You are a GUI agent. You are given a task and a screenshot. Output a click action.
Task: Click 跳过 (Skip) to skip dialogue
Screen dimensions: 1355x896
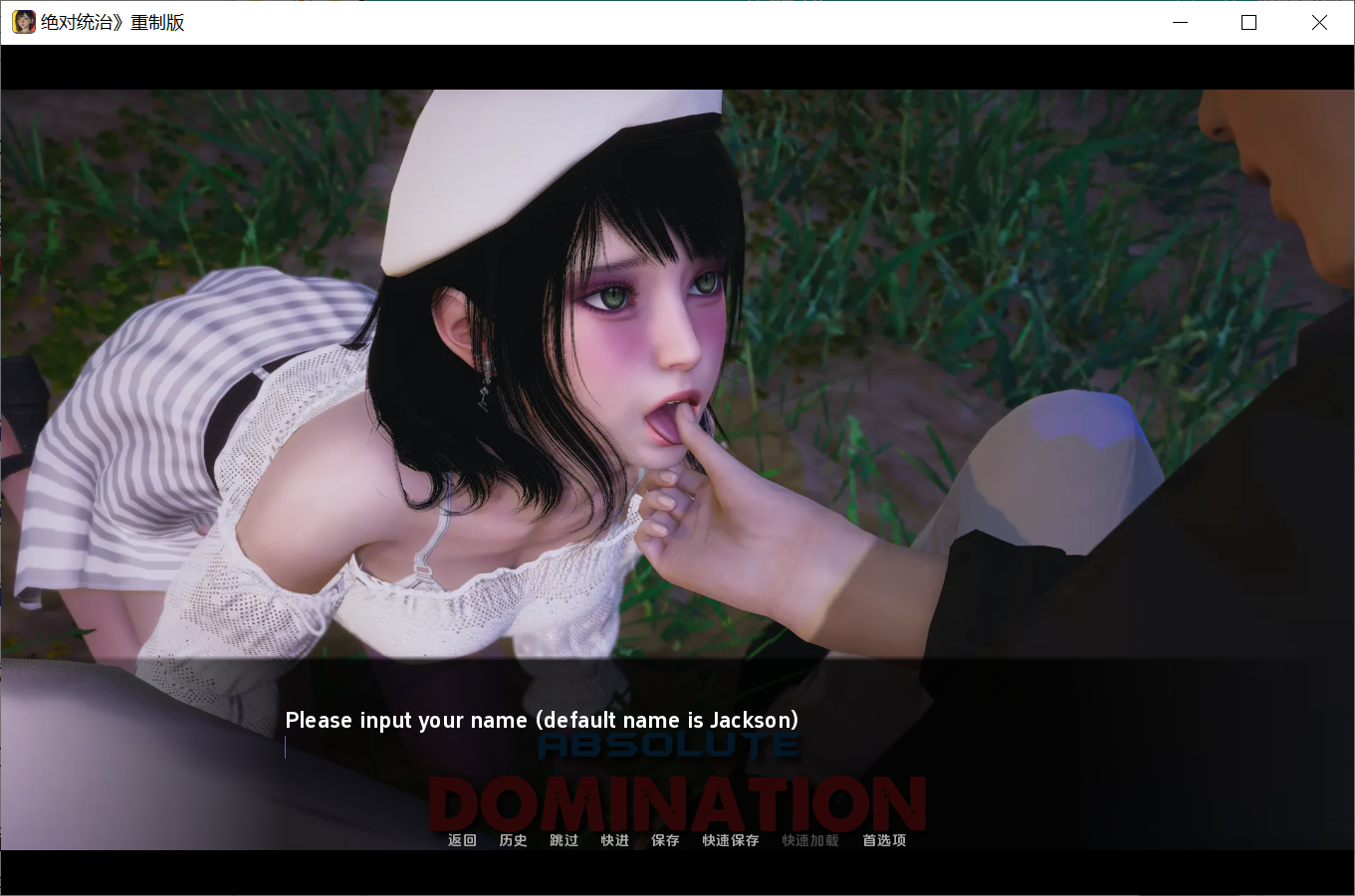click(x=564, y=840)
